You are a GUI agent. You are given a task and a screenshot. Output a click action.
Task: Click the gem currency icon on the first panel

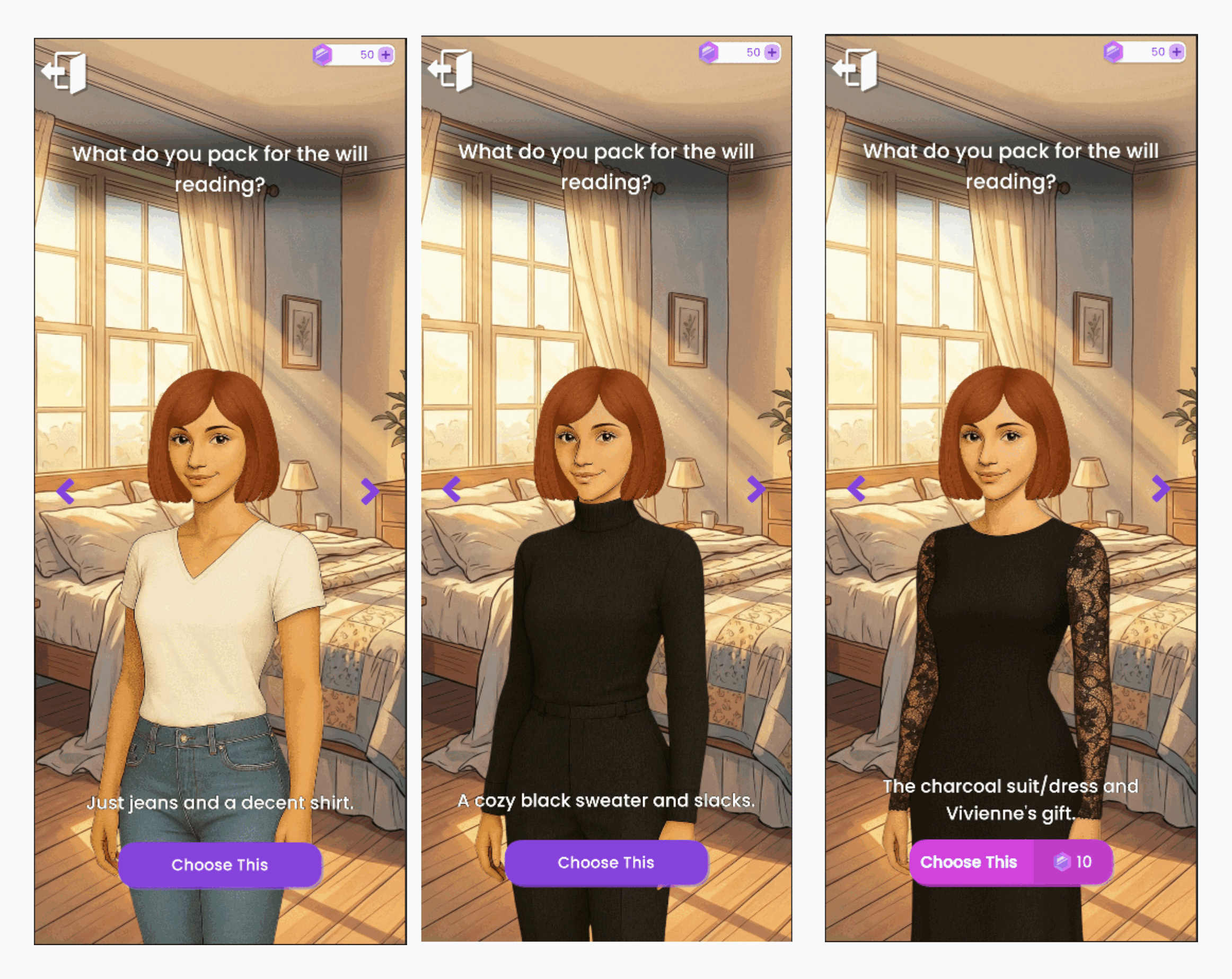coord(323,54)
